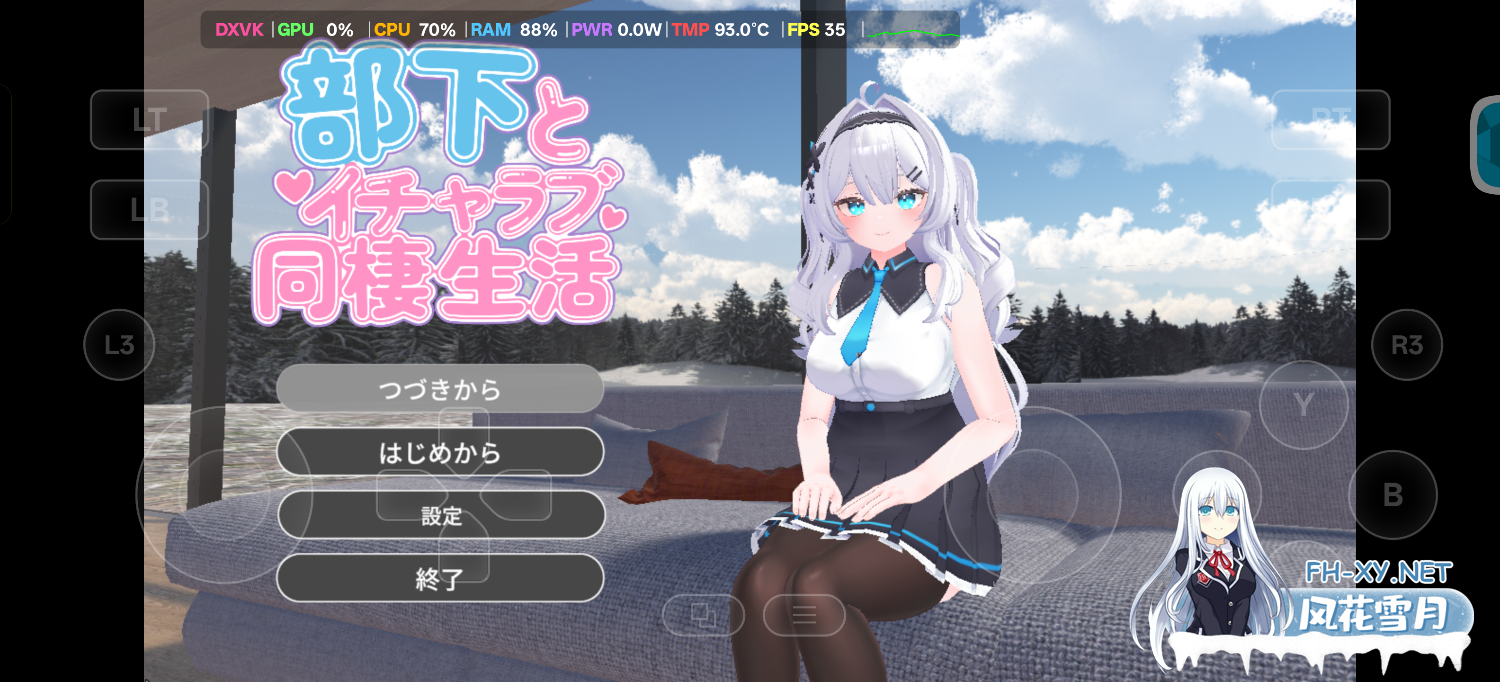Screen dimensions: 1500x682
Task: Select 終了 to quit the game
Action: [440, 578]
